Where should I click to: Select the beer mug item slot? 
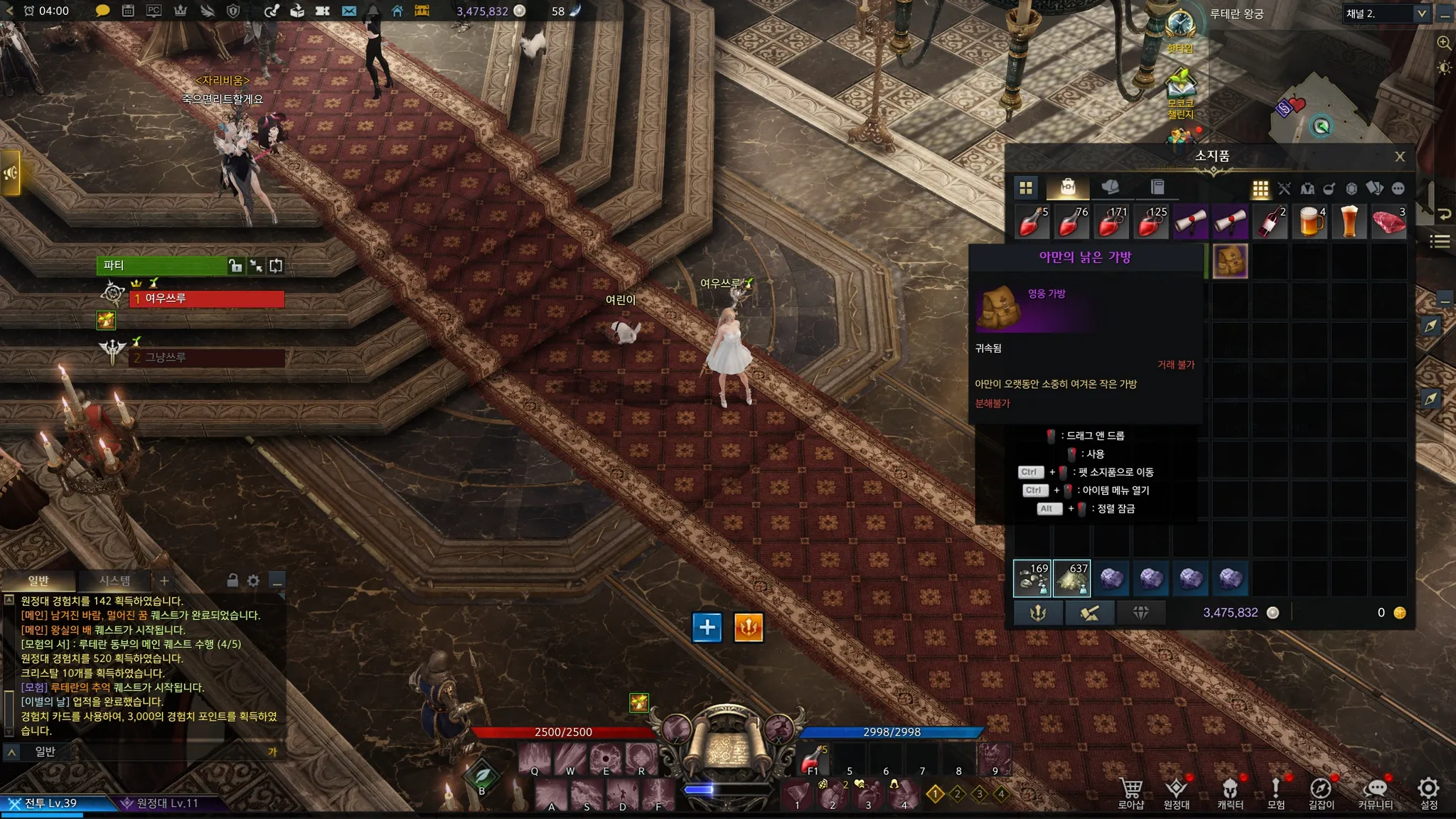[x=1310, y=222]
